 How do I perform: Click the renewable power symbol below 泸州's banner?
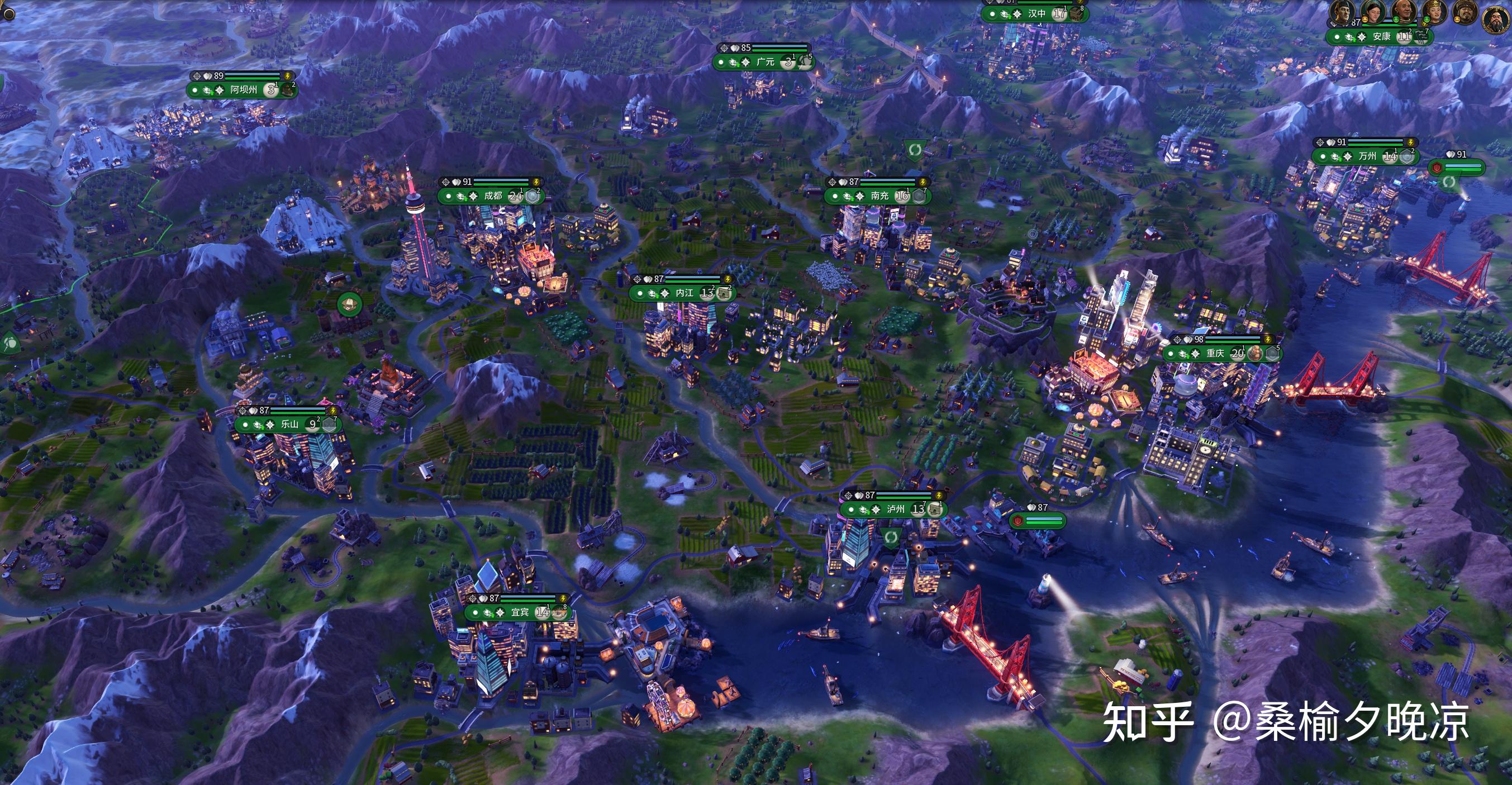click(891, 539)
